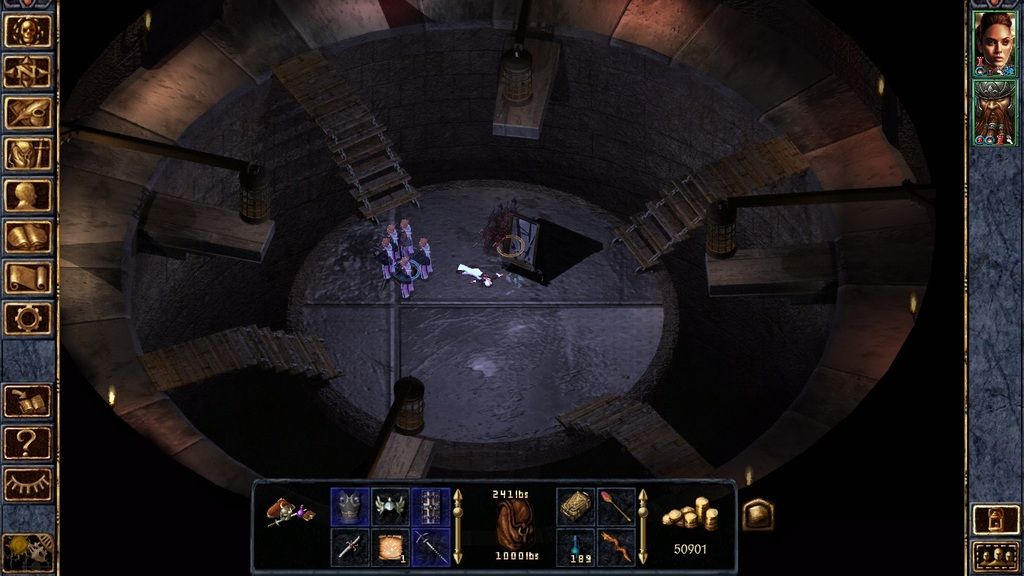Viewport: 1024px width, 576px height.
Task: Select the orange bow in the backpack
Action: (616, 547)
